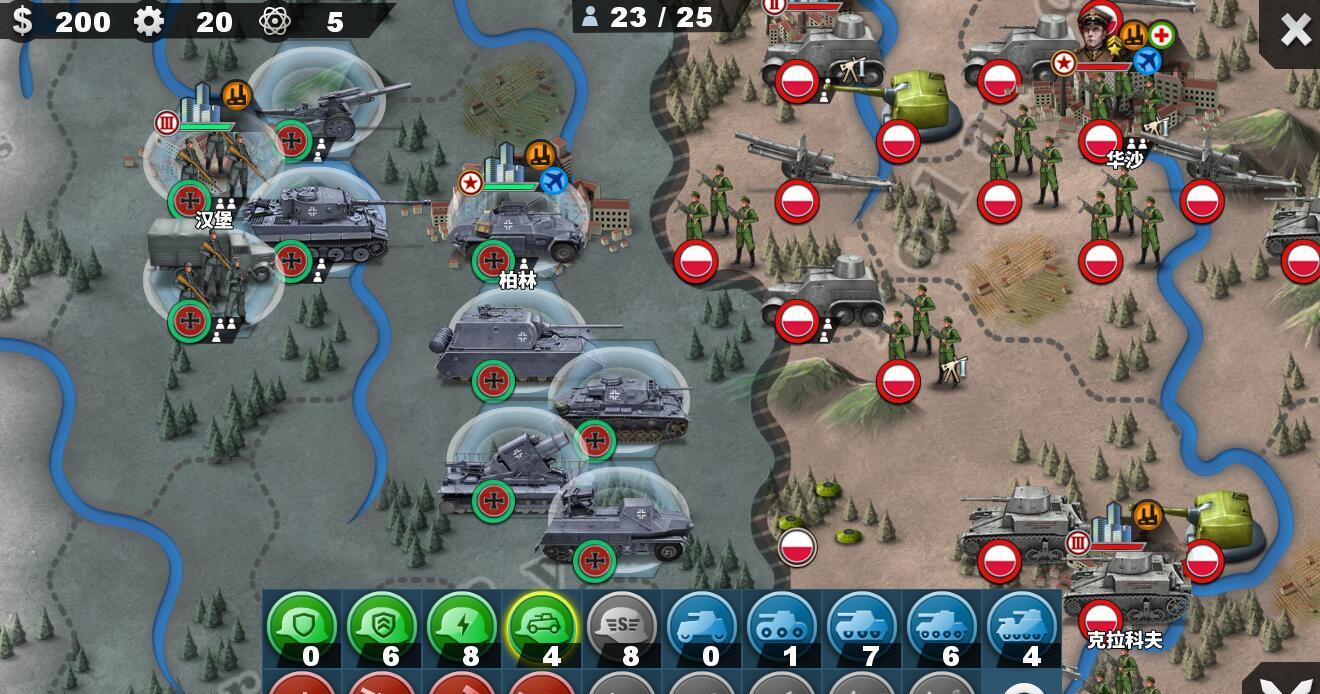The width and height of the screenshot is (1320, 694).
Task: Select the green shield helmet infantry icon
Action: (x=302, y=627)
